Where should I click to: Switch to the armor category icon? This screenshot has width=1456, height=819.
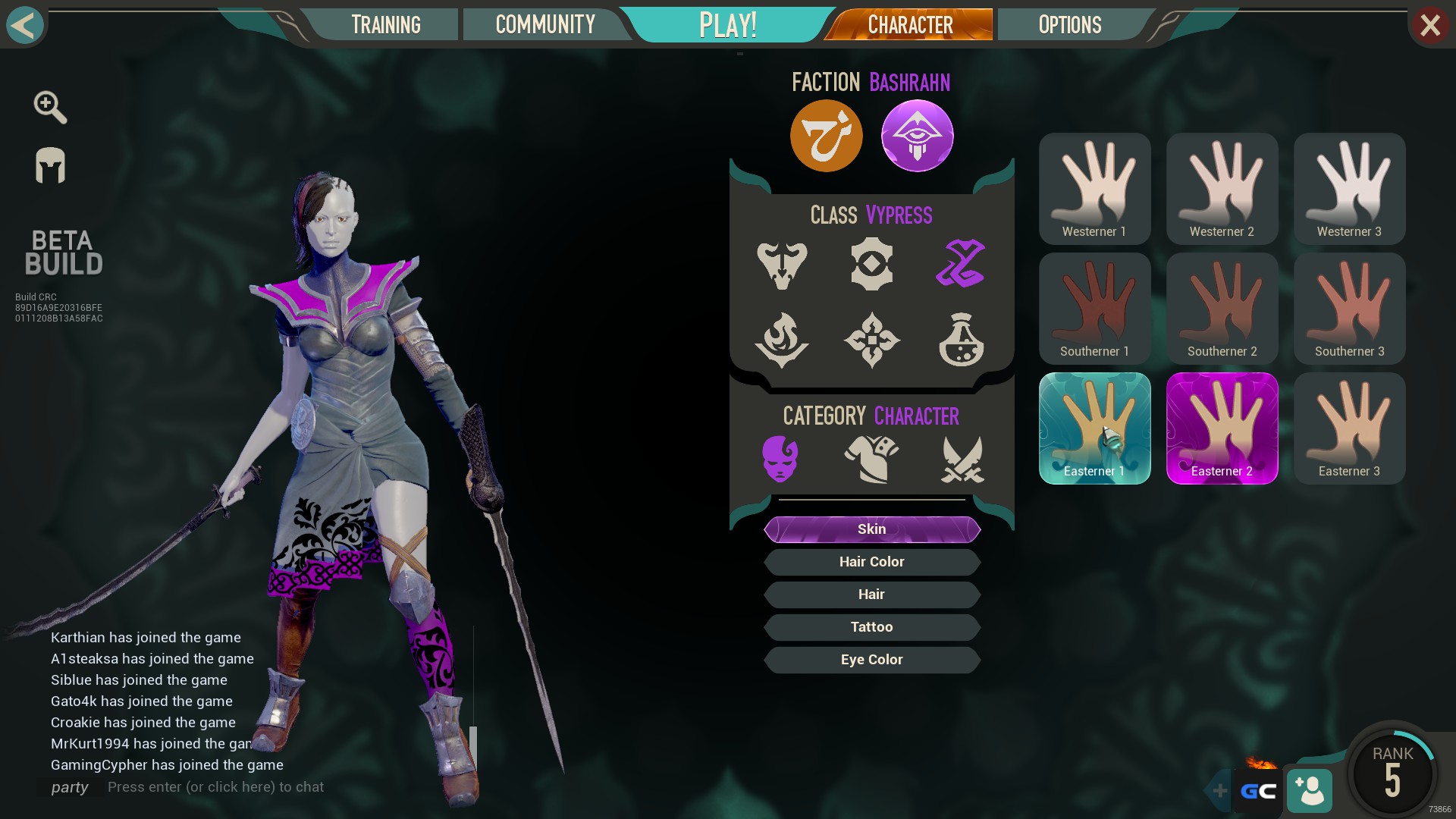871,459
